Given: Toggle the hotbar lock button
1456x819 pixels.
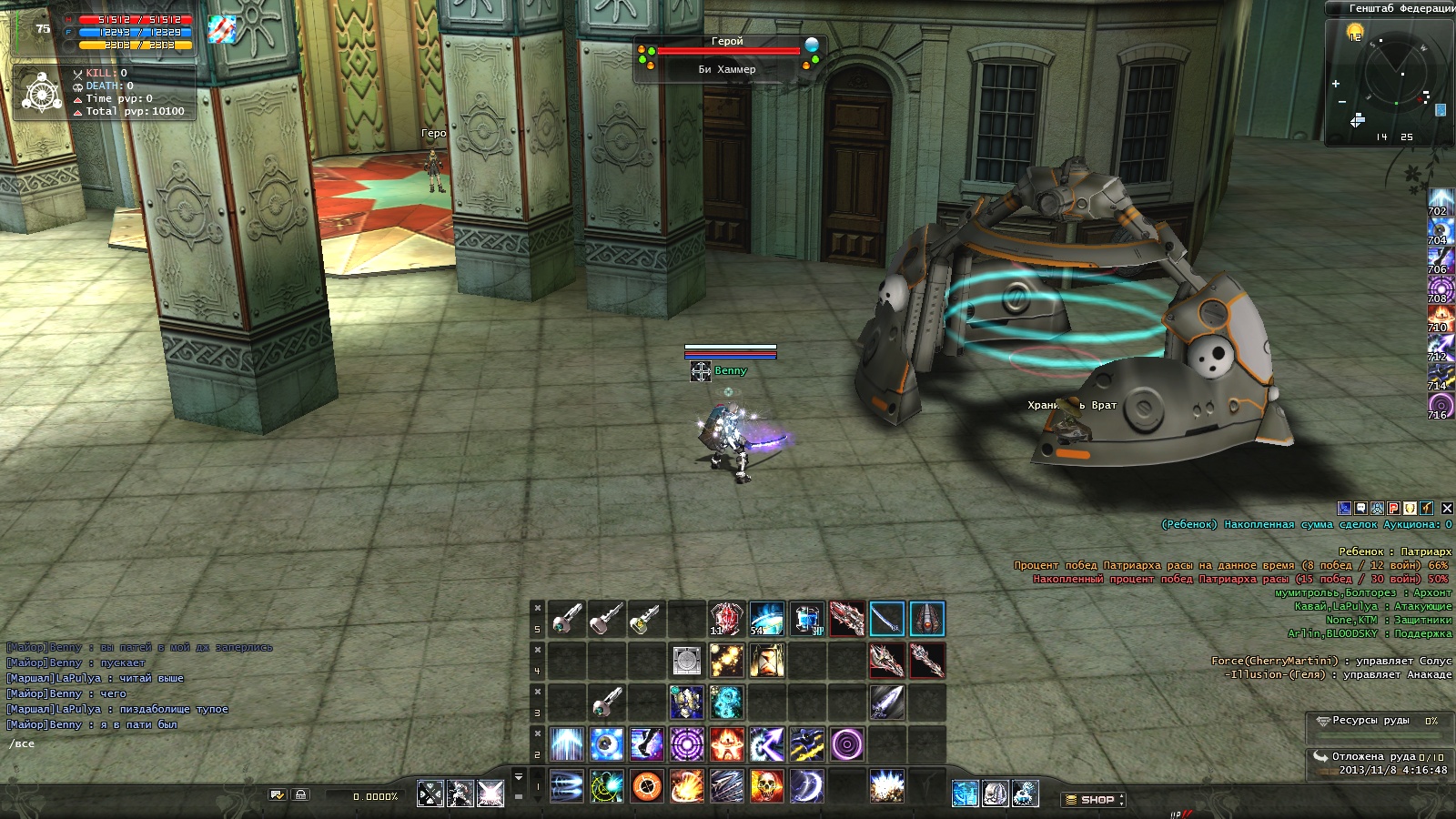Looking at the screenshot, I should pyautogui.click(x=300, y=794).
